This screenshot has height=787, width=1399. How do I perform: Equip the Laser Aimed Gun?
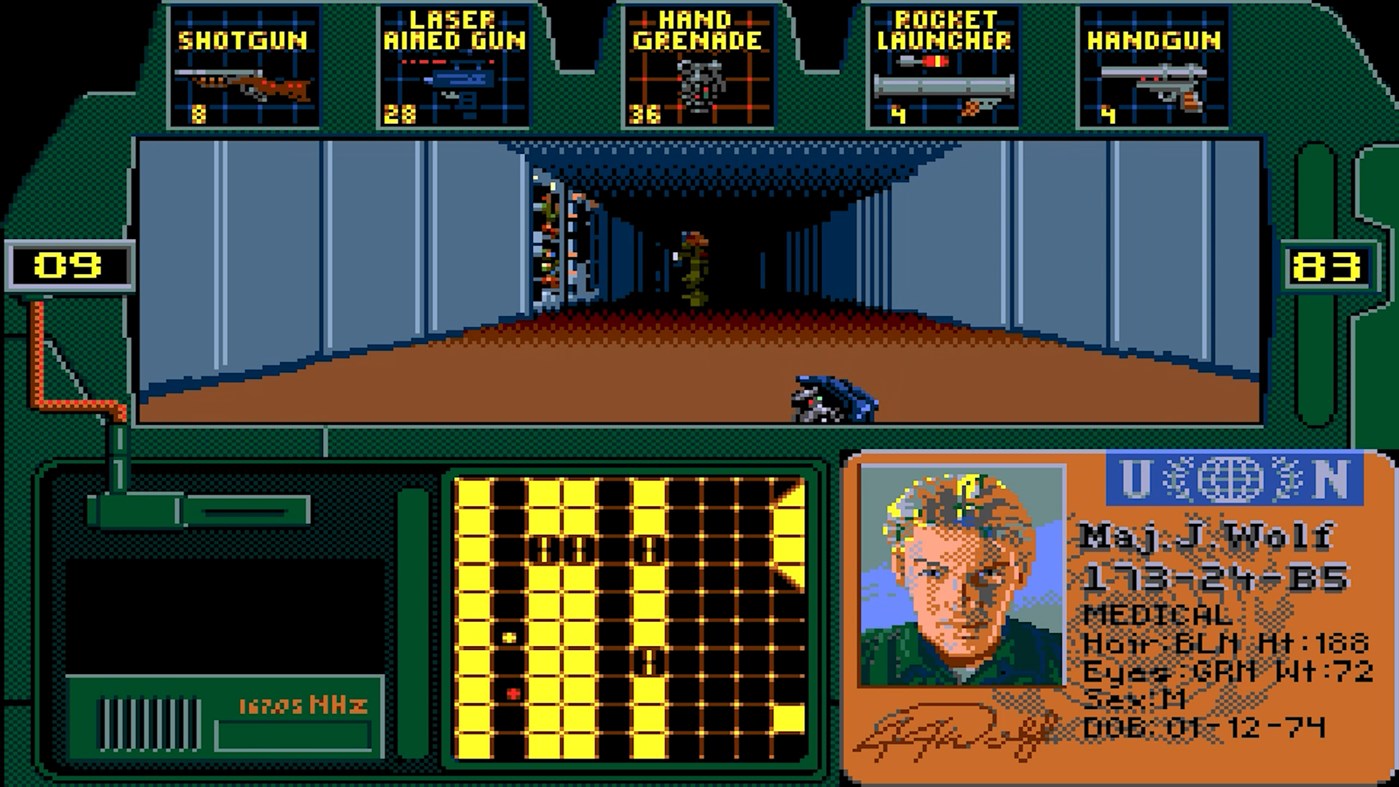tap(456, 65)
